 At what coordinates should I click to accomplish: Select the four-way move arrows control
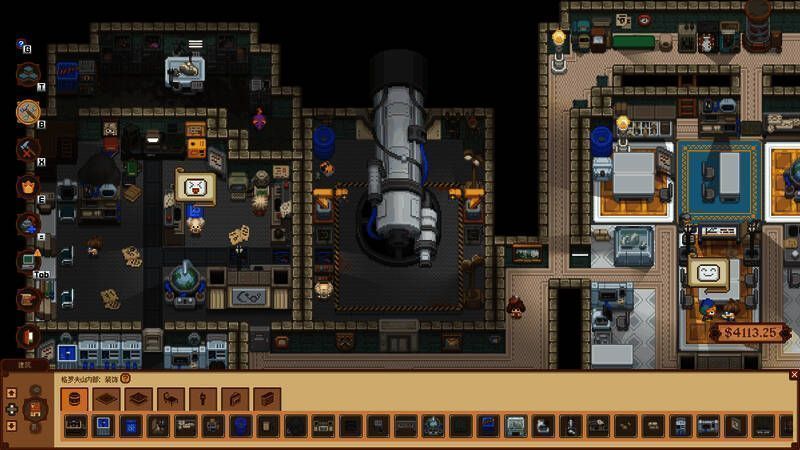coord(11,409)
